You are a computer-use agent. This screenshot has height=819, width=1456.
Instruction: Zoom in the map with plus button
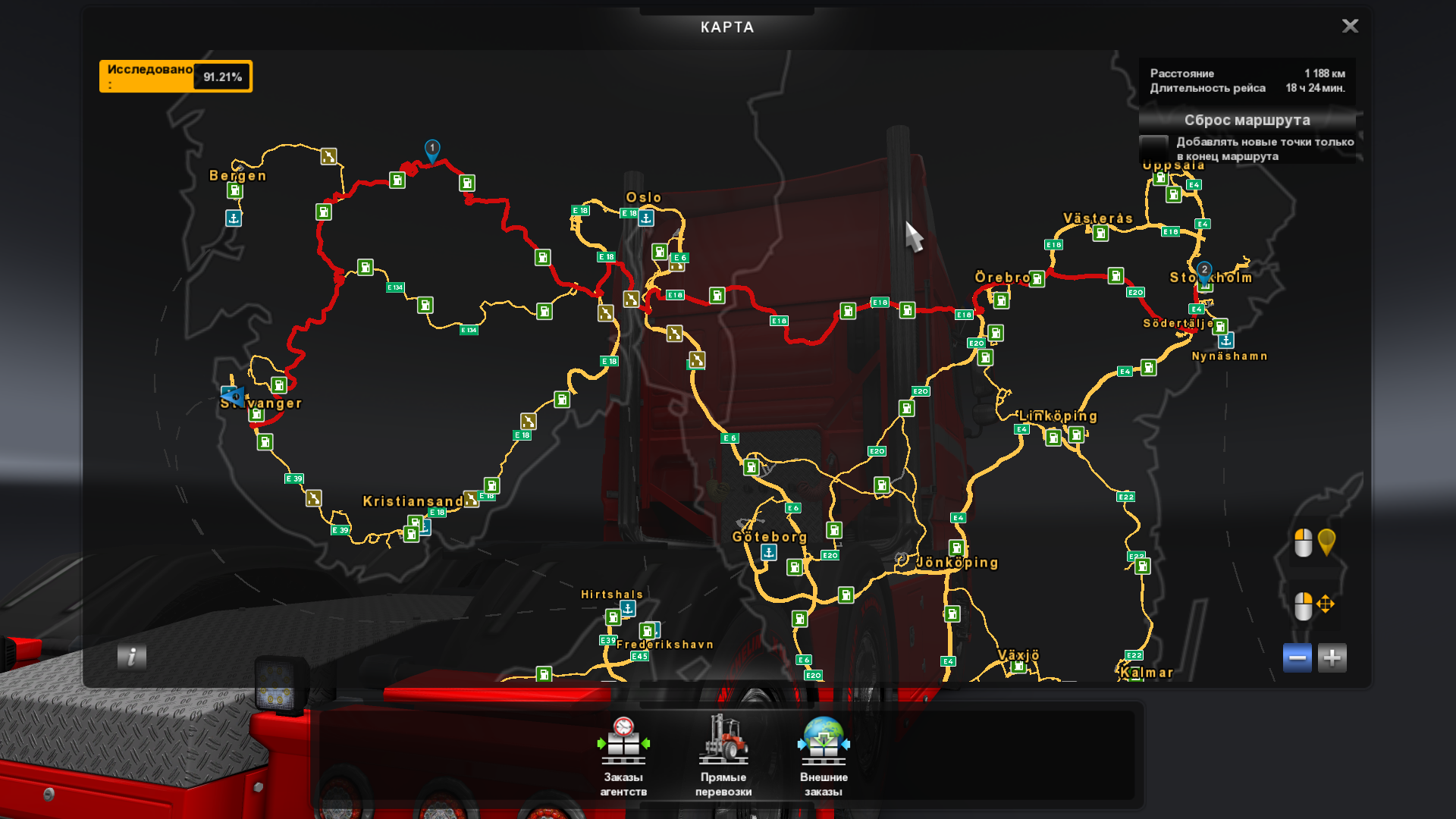point(1332,657)
